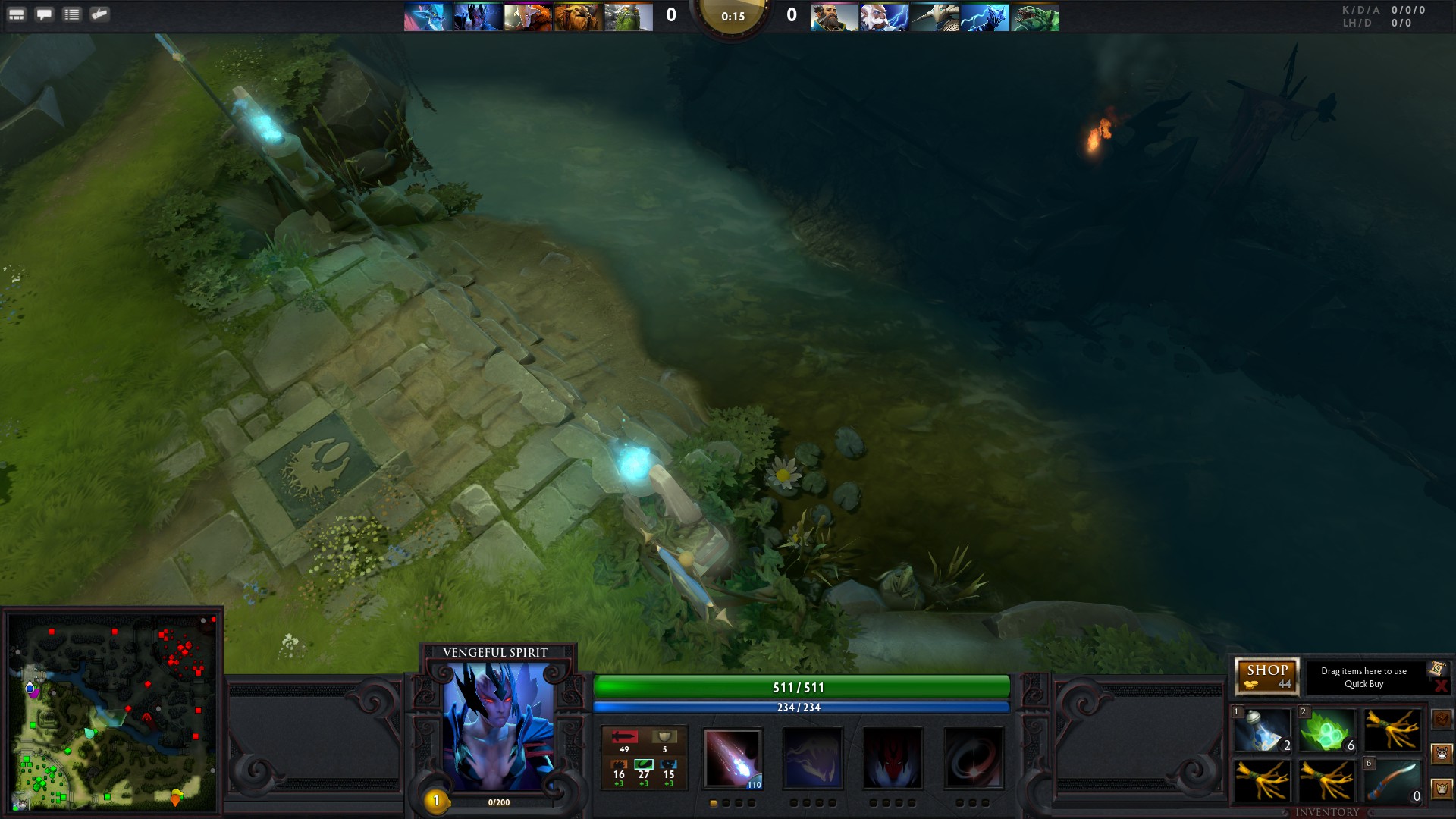This screenshot has height=819, width=1456.
Task: Select the Tango item slot
Action: click(x=1326, y=730)
